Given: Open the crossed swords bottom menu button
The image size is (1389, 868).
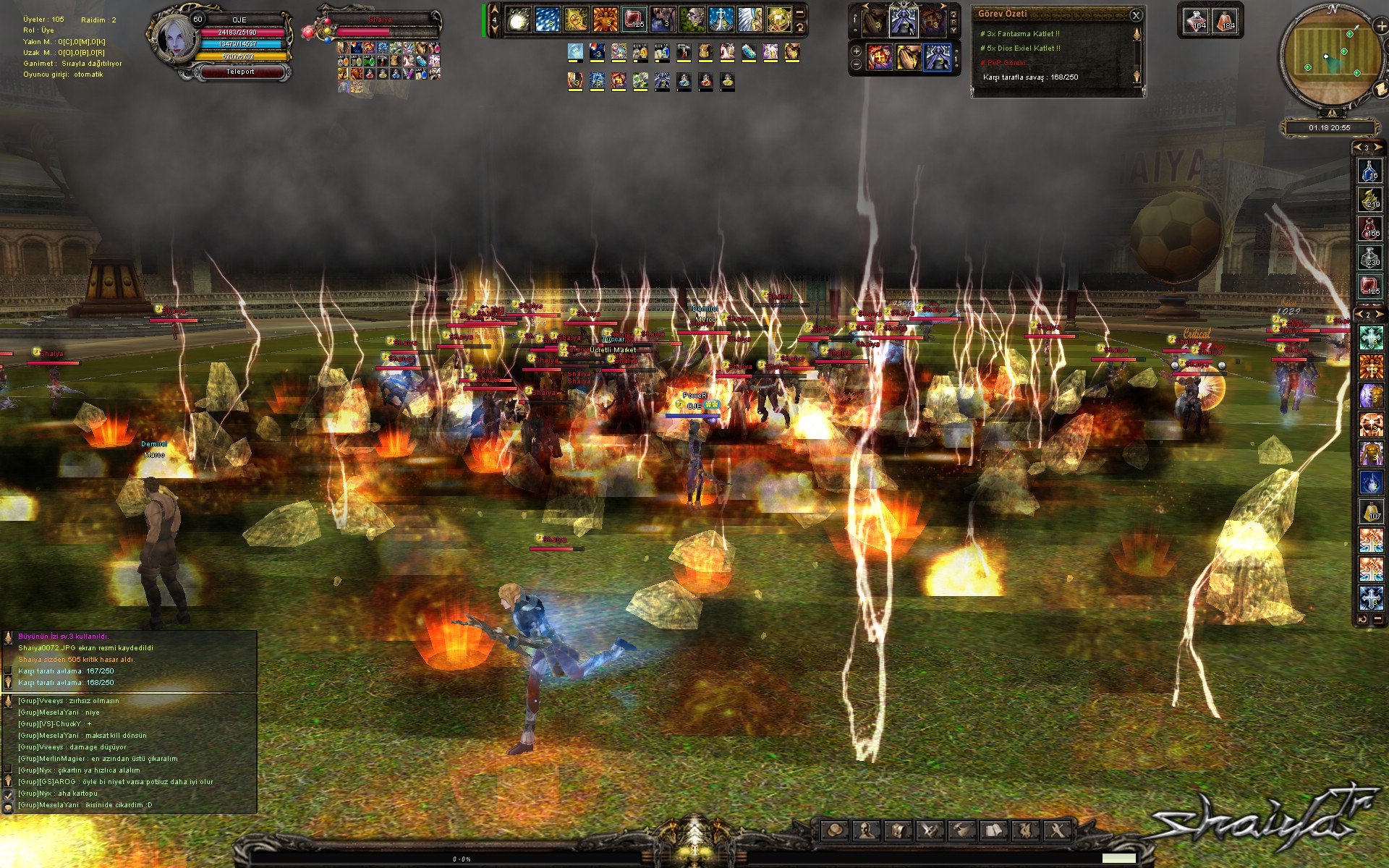Looking at the screenshot, I should tap(930, 830).
